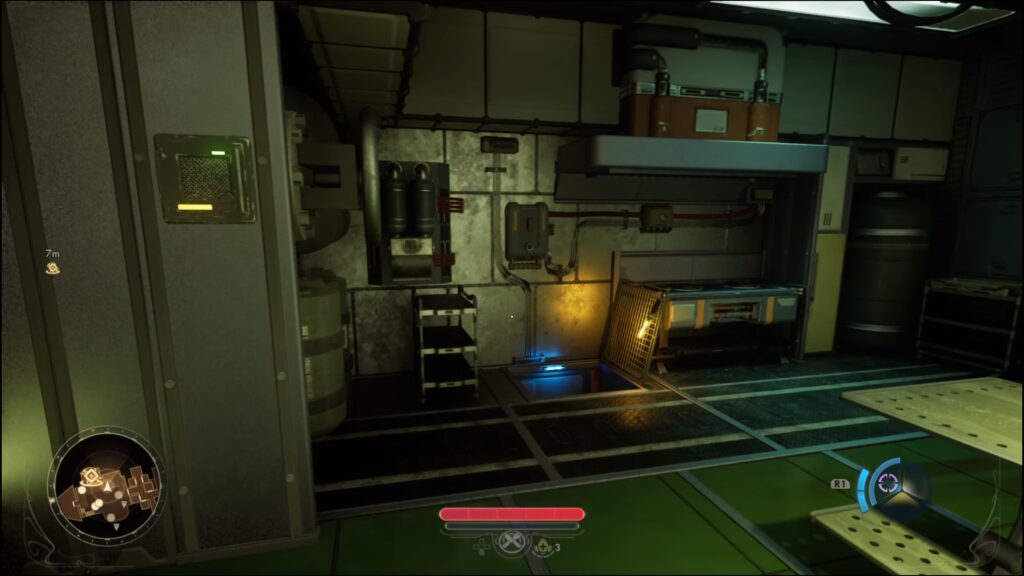Activate the blue ability icon
1024x576 pixels.
tap(886, 484)
